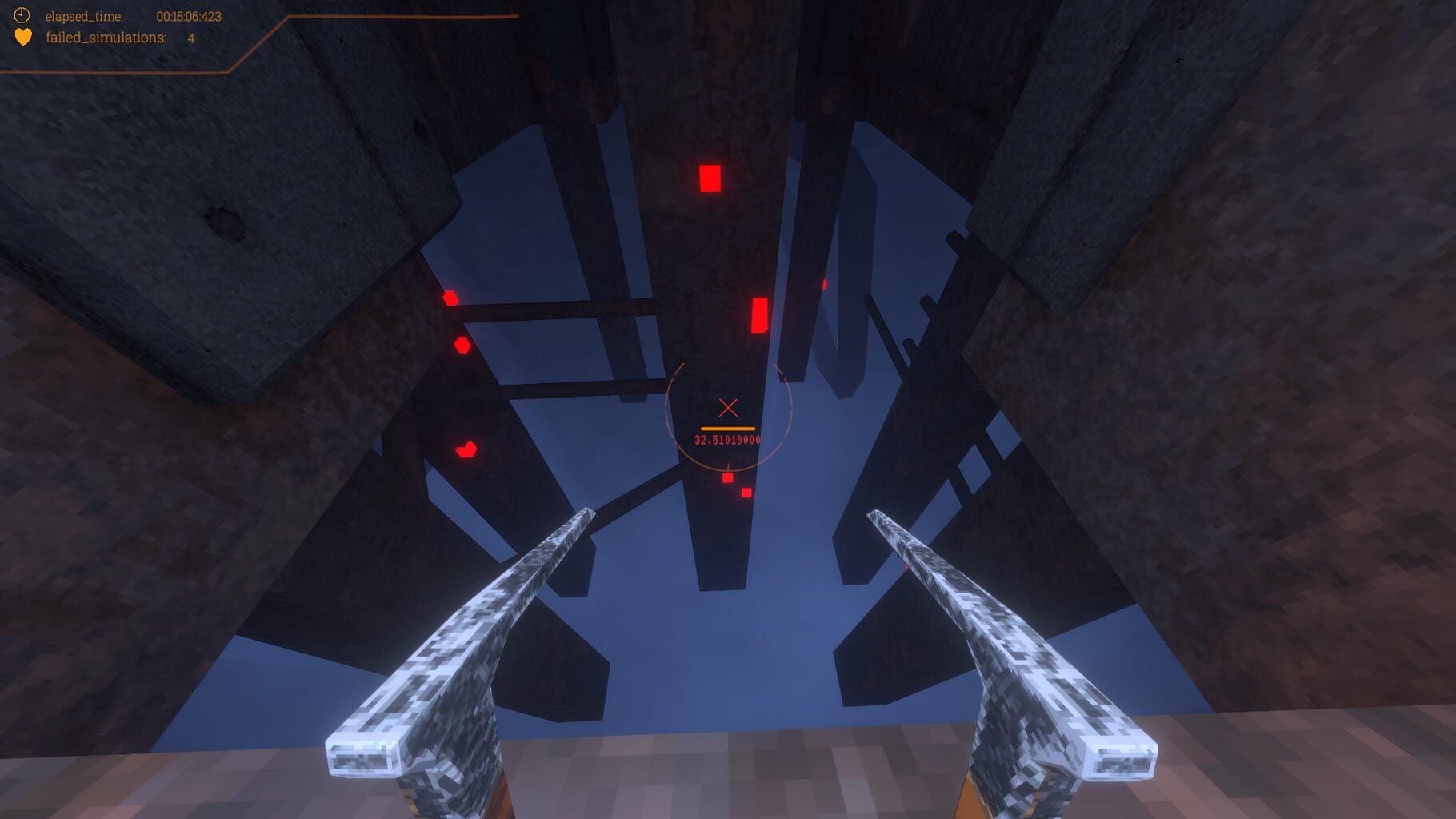This screenshot has height=819, width=1456.
Task: Select the red X crosshair marker
Action: tap(729, 407)
